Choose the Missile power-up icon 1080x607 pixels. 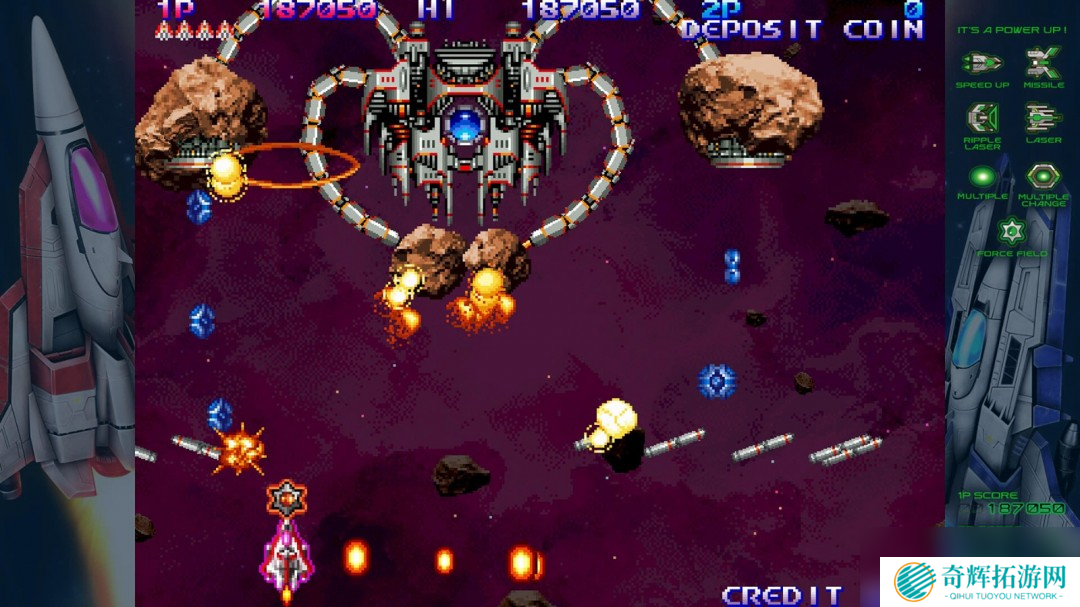(1043, 63)
